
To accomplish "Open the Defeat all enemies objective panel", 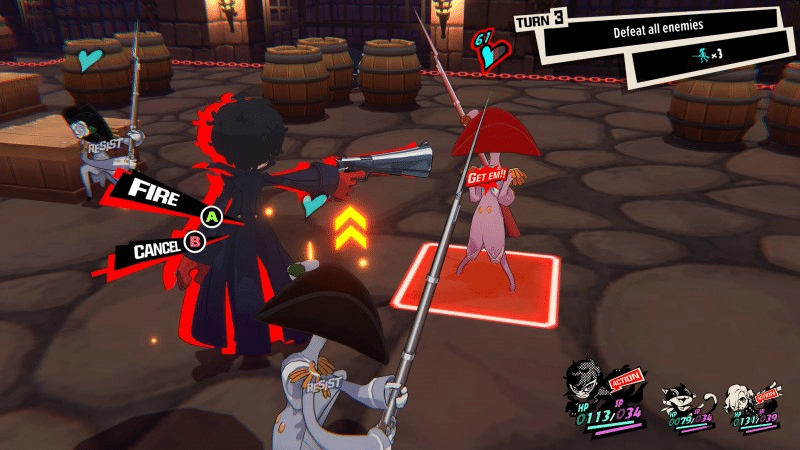I will 658,33.
